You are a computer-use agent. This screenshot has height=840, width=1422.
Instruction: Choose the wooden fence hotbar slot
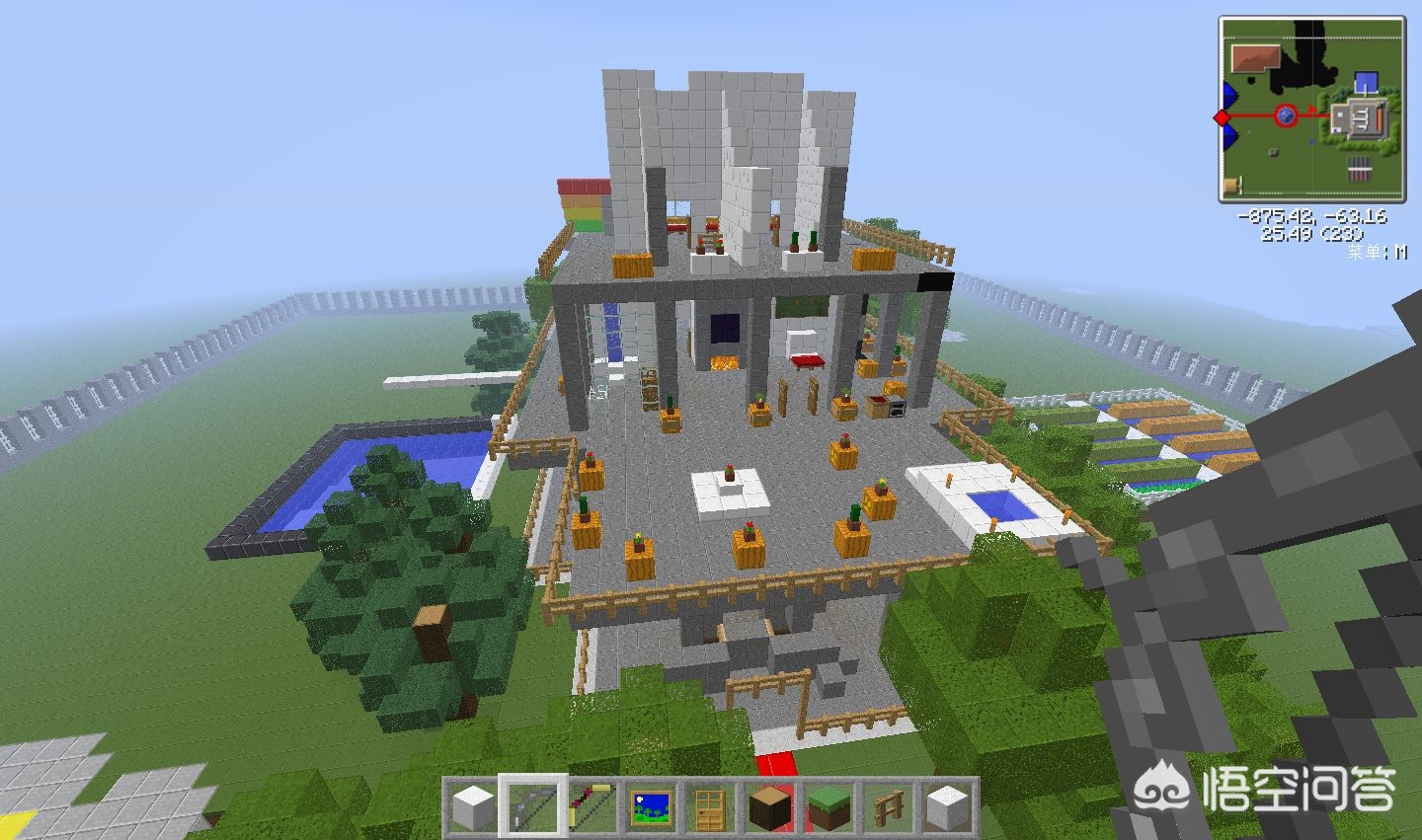coord(888,807)
